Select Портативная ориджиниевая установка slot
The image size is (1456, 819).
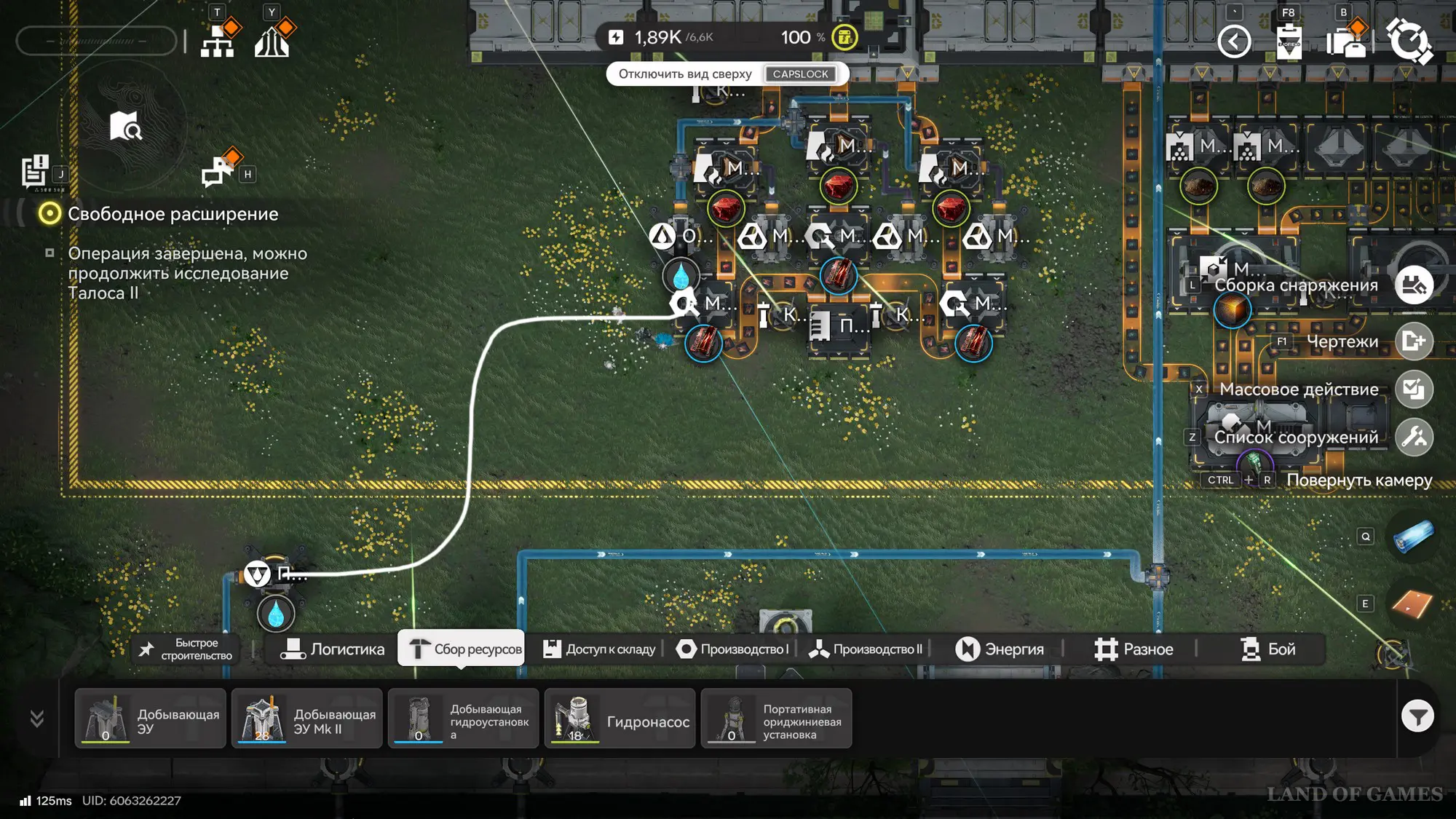pyautogui.click(x=776, y=719)
